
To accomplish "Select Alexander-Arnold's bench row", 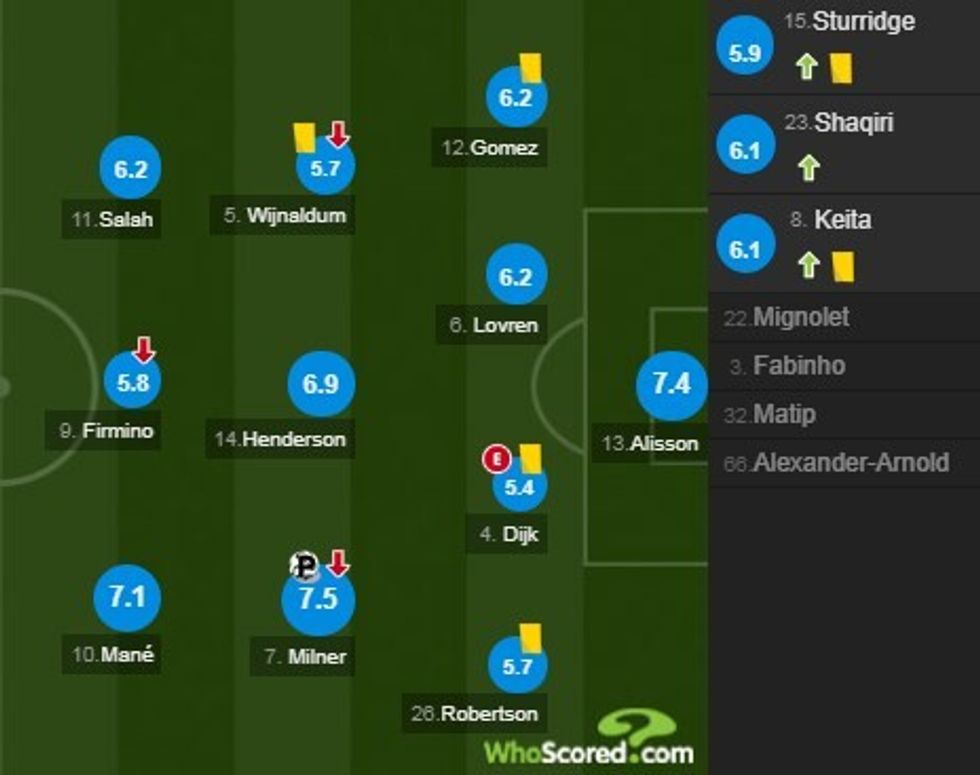I will (844, 462).
